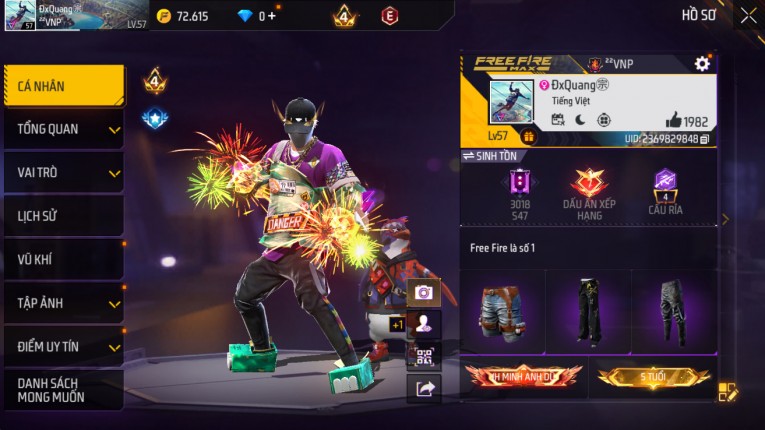Open the Dấu Ấn Xếp Hạng badge
Image resolution: width=765 pixels, height=430 pixels.
[589, 192]
